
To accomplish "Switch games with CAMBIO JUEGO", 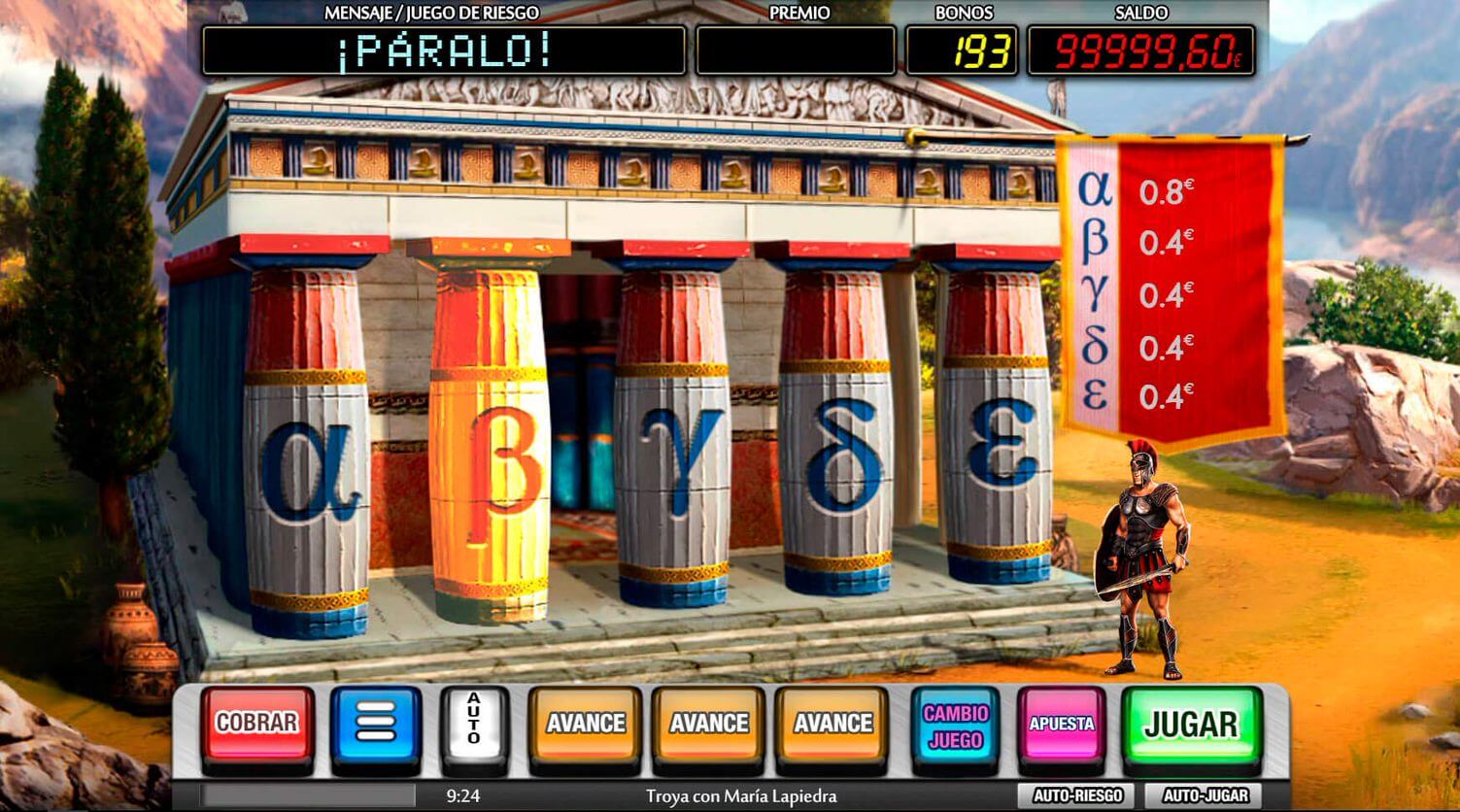I will coord(956,726).
